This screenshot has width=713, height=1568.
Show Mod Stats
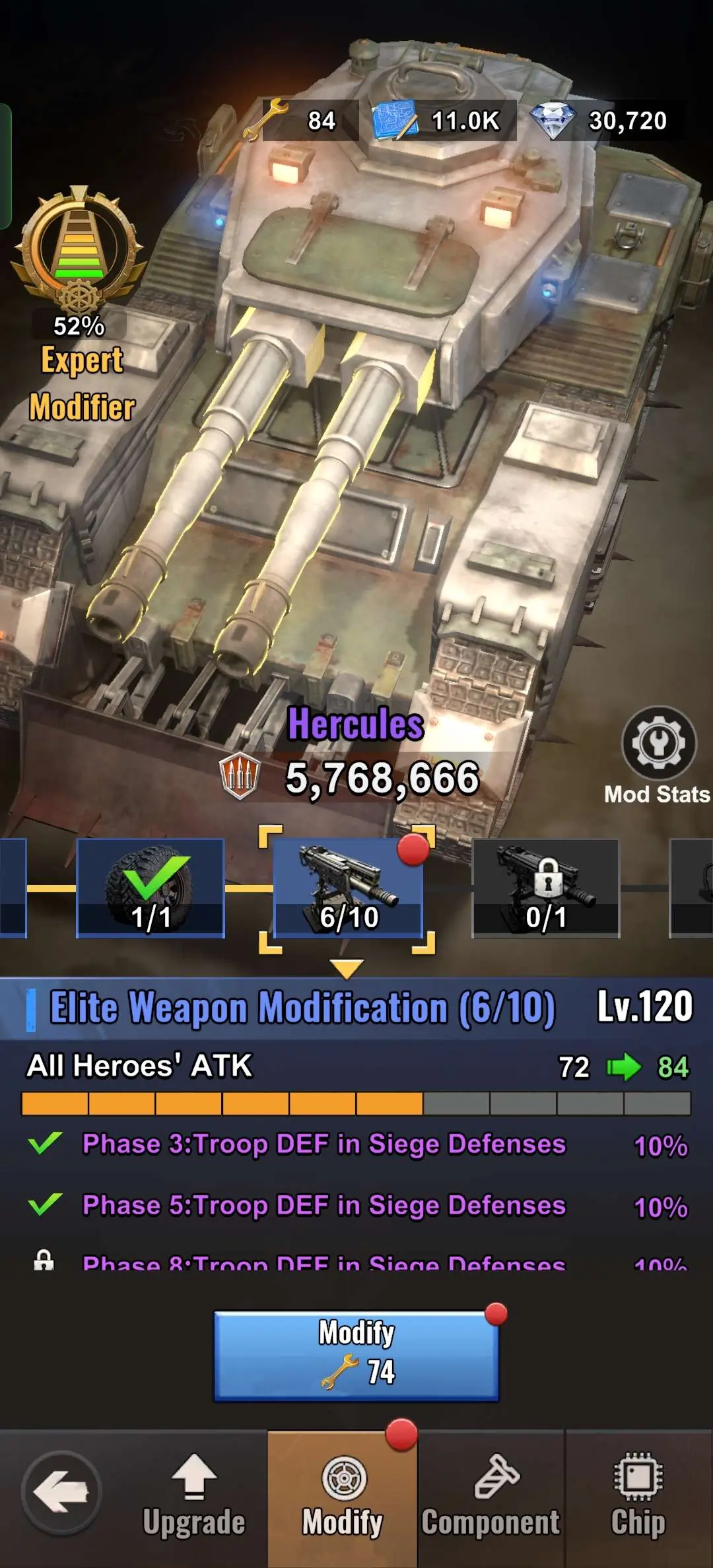tap(658, 755)
